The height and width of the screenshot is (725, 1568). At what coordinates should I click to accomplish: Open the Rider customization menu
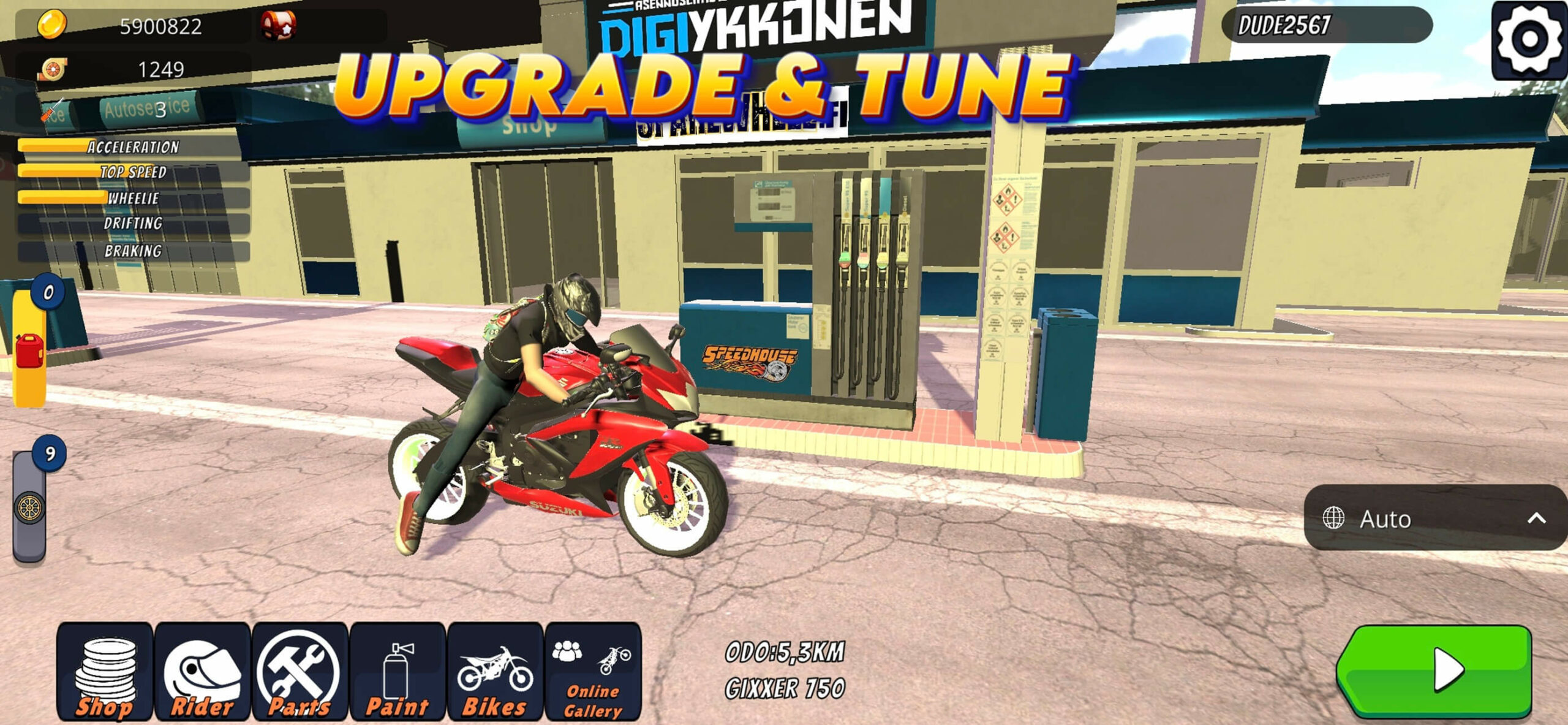pyautogui.click(x=202, y=672)
